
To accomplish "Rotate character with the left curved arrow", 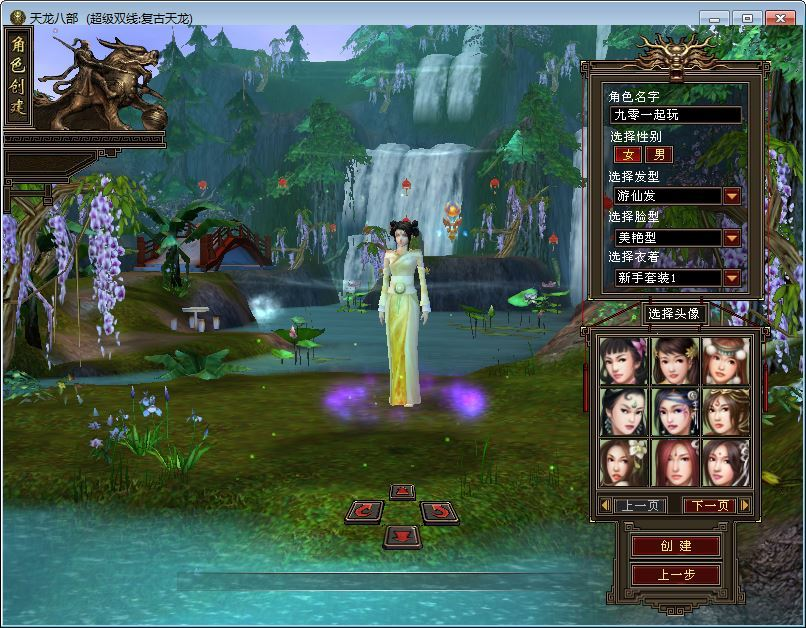I will coord(365,512).
